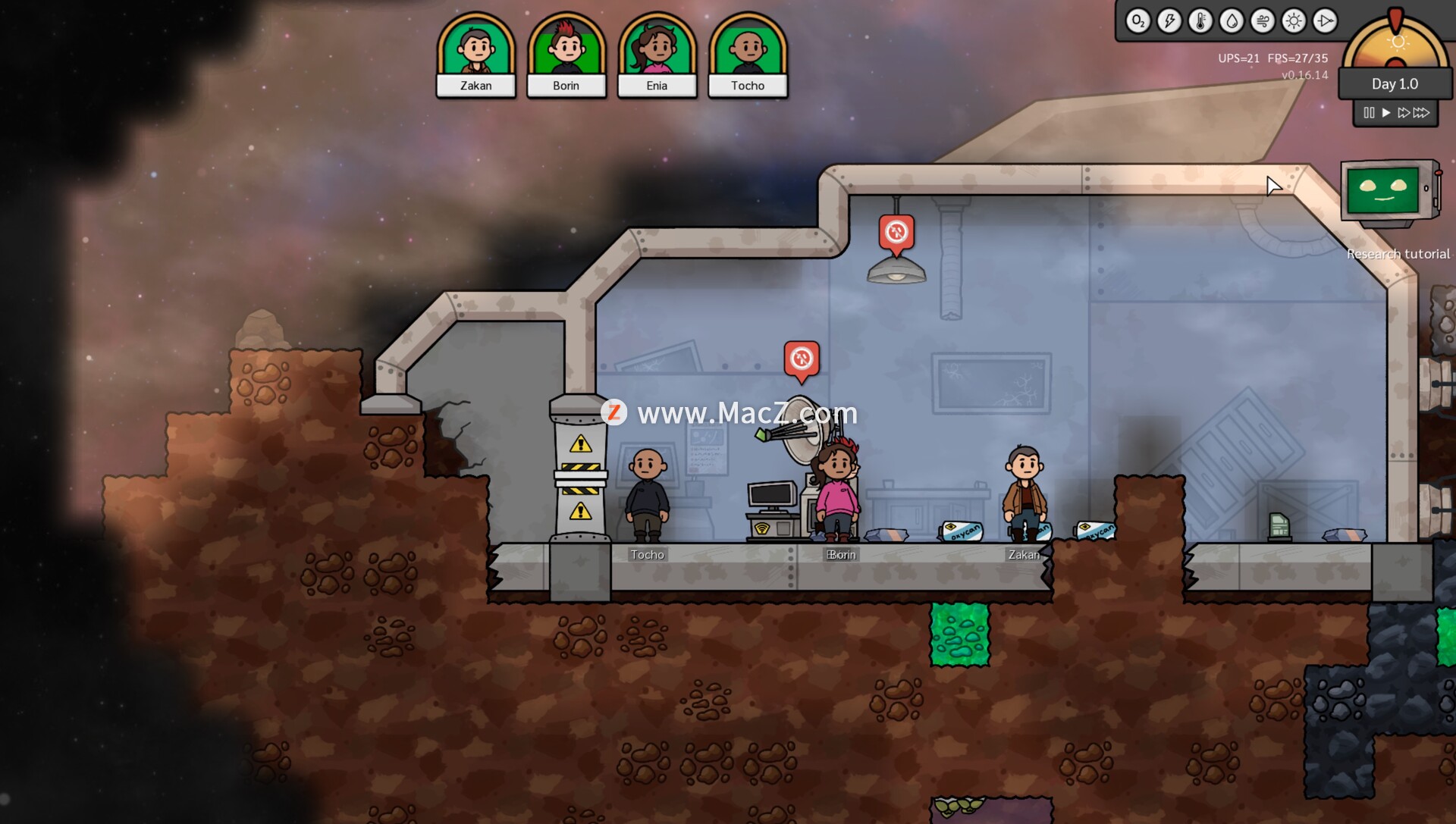The image size is (1456, 824).
Task: Toggle the sun light overlay
Action: pos(1294,21)
